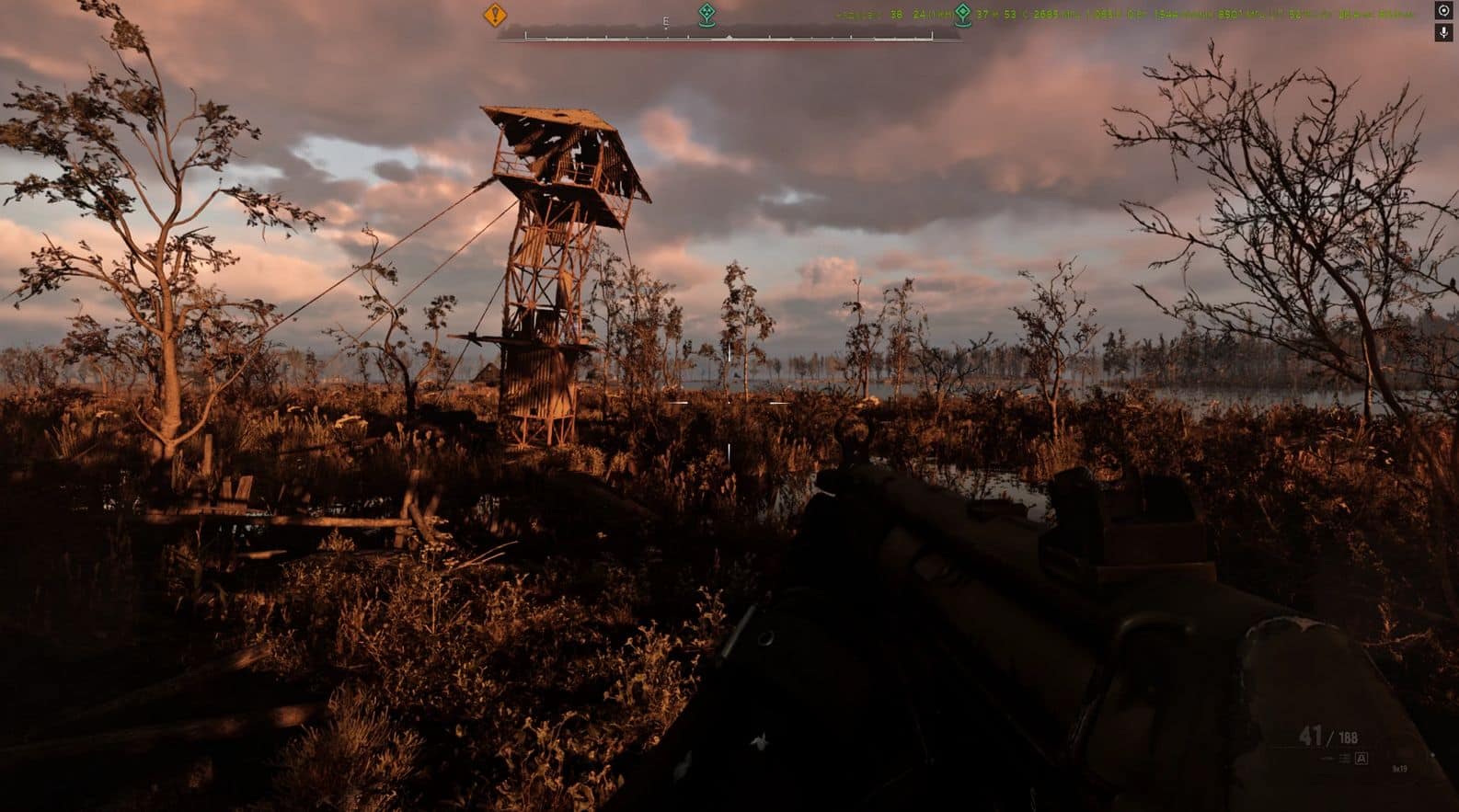Select the green marker inside the performance stats text
The width and height of the screenshot is (1459, 812).
tap(962, 14)
